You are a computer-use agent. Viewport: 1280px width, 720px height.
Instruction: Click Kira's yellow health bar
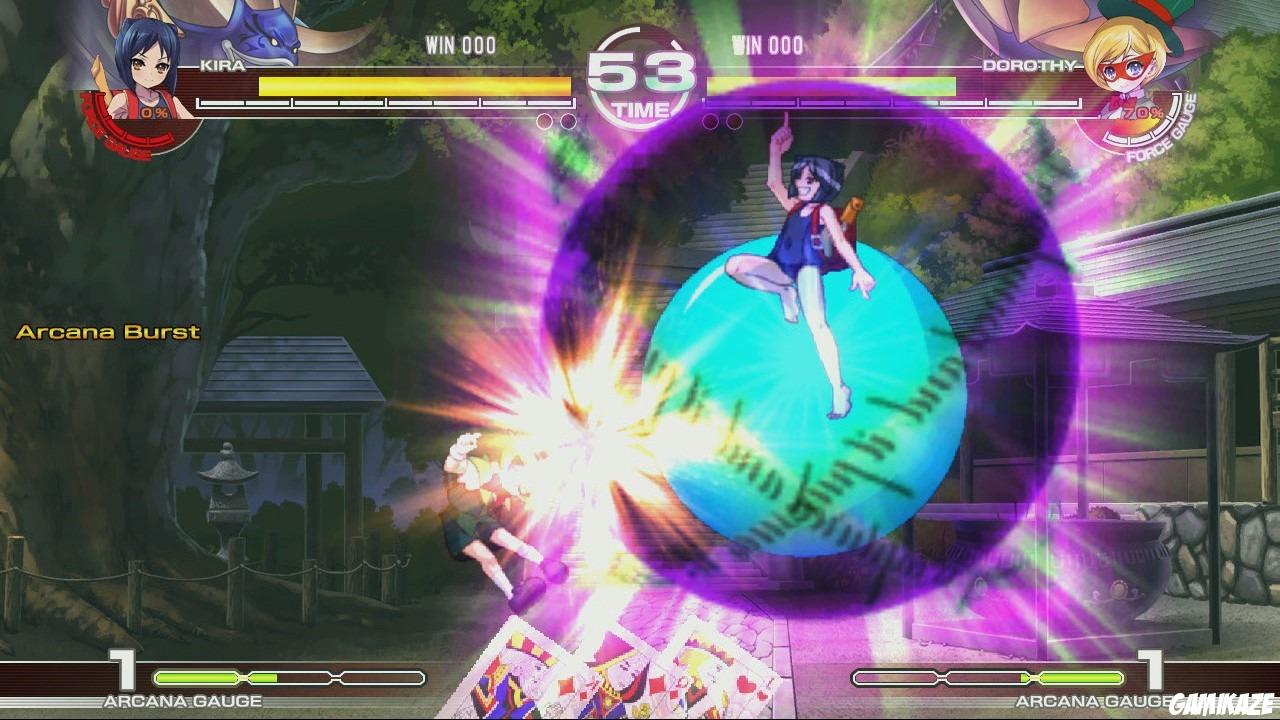click(400, 86)
